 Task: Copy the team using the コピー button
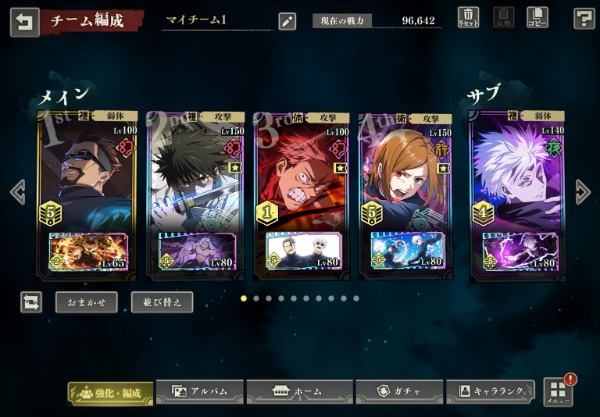537,18
